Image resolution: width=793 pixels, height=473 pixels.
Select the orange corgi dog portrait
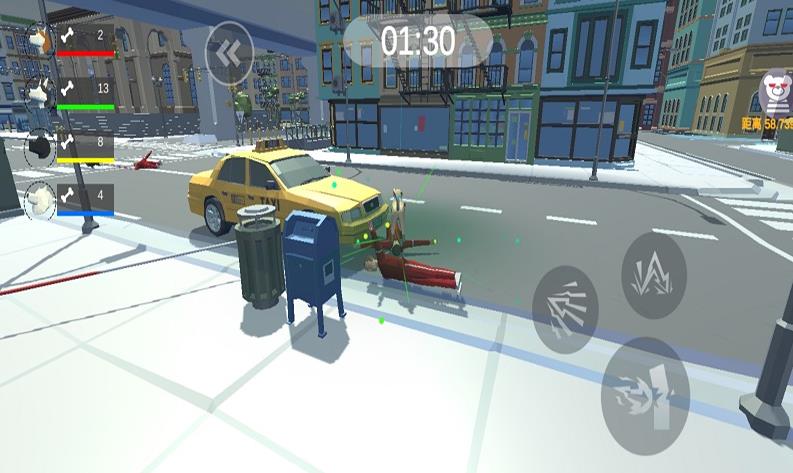click(39, 41)
